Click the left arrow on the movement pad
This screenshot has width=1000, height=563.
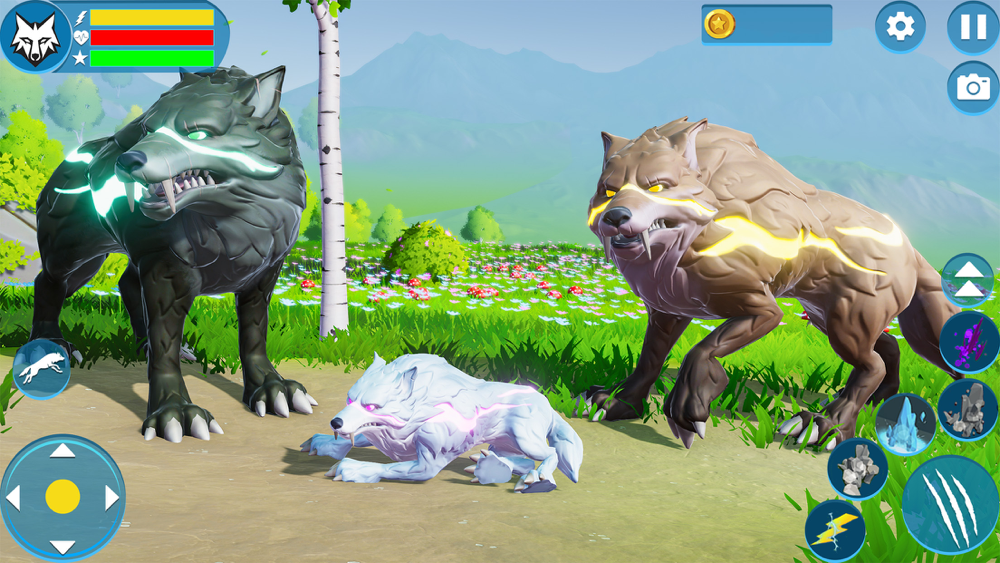pos(14,497)
